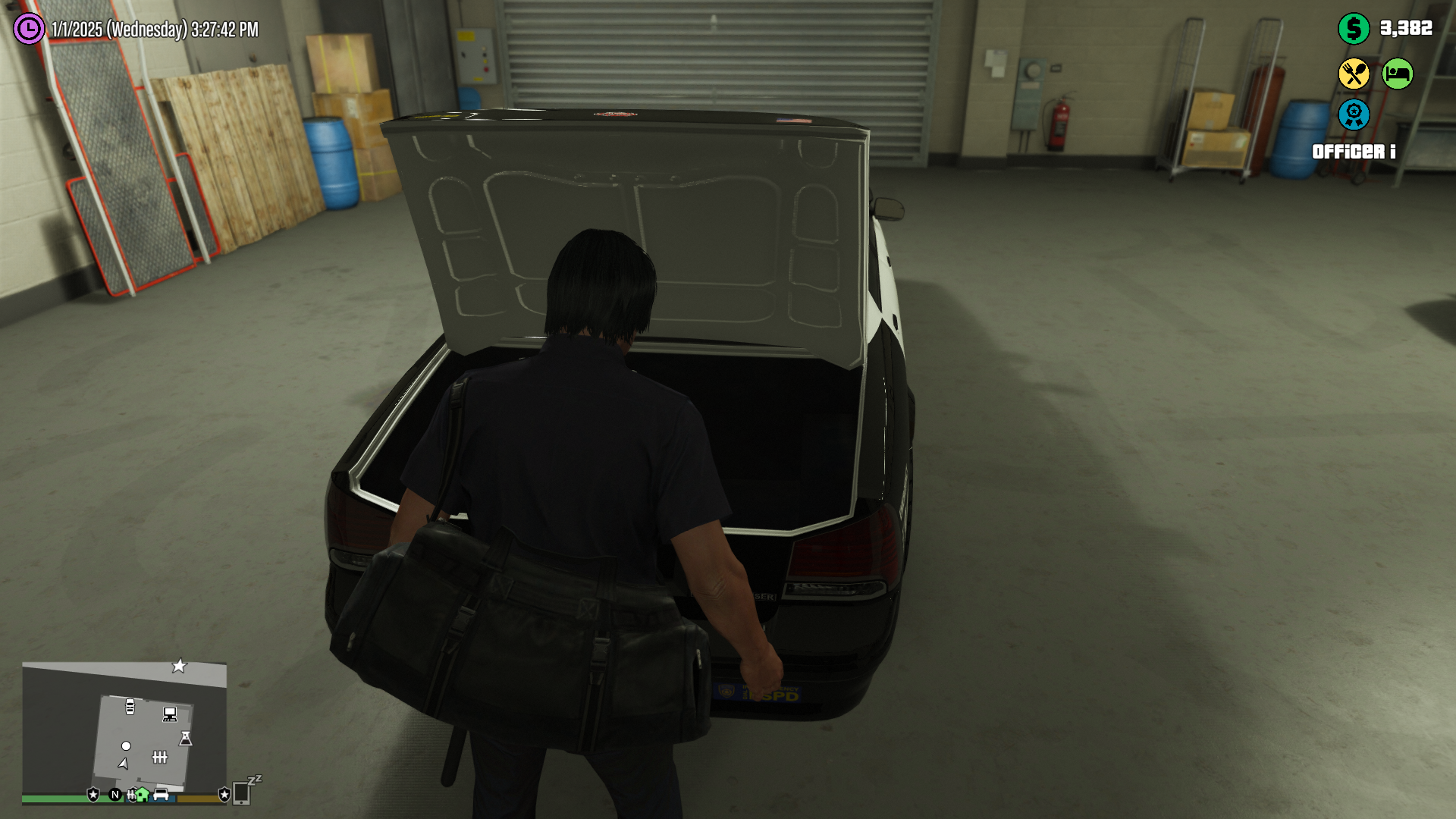Click the north compass N marker
Screen dimensions: 1456x819
(115, 795)
